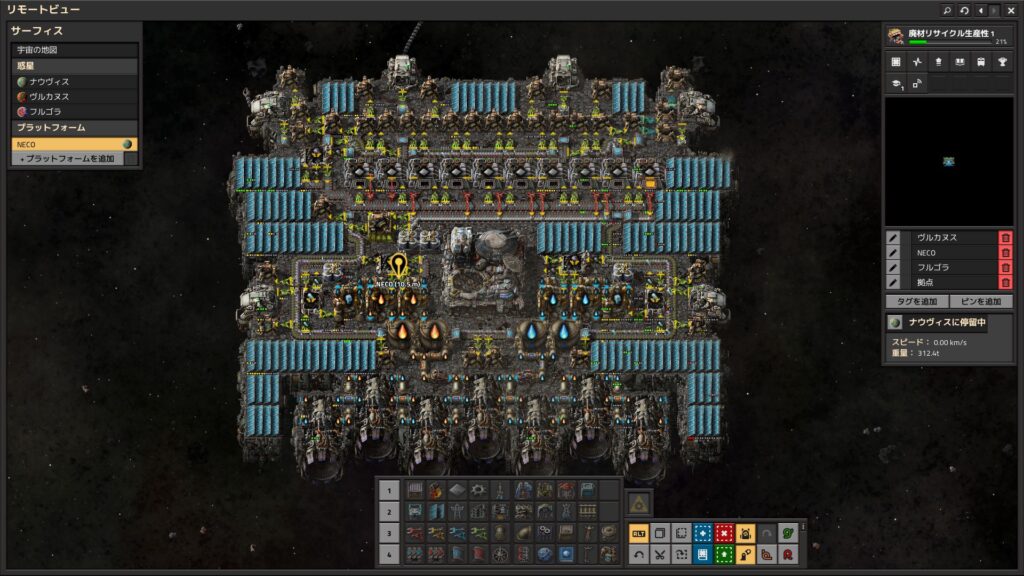1024x576 pixels.
Task: Switch to the ヴルカヌス planet surface
Action: point(74,97)
